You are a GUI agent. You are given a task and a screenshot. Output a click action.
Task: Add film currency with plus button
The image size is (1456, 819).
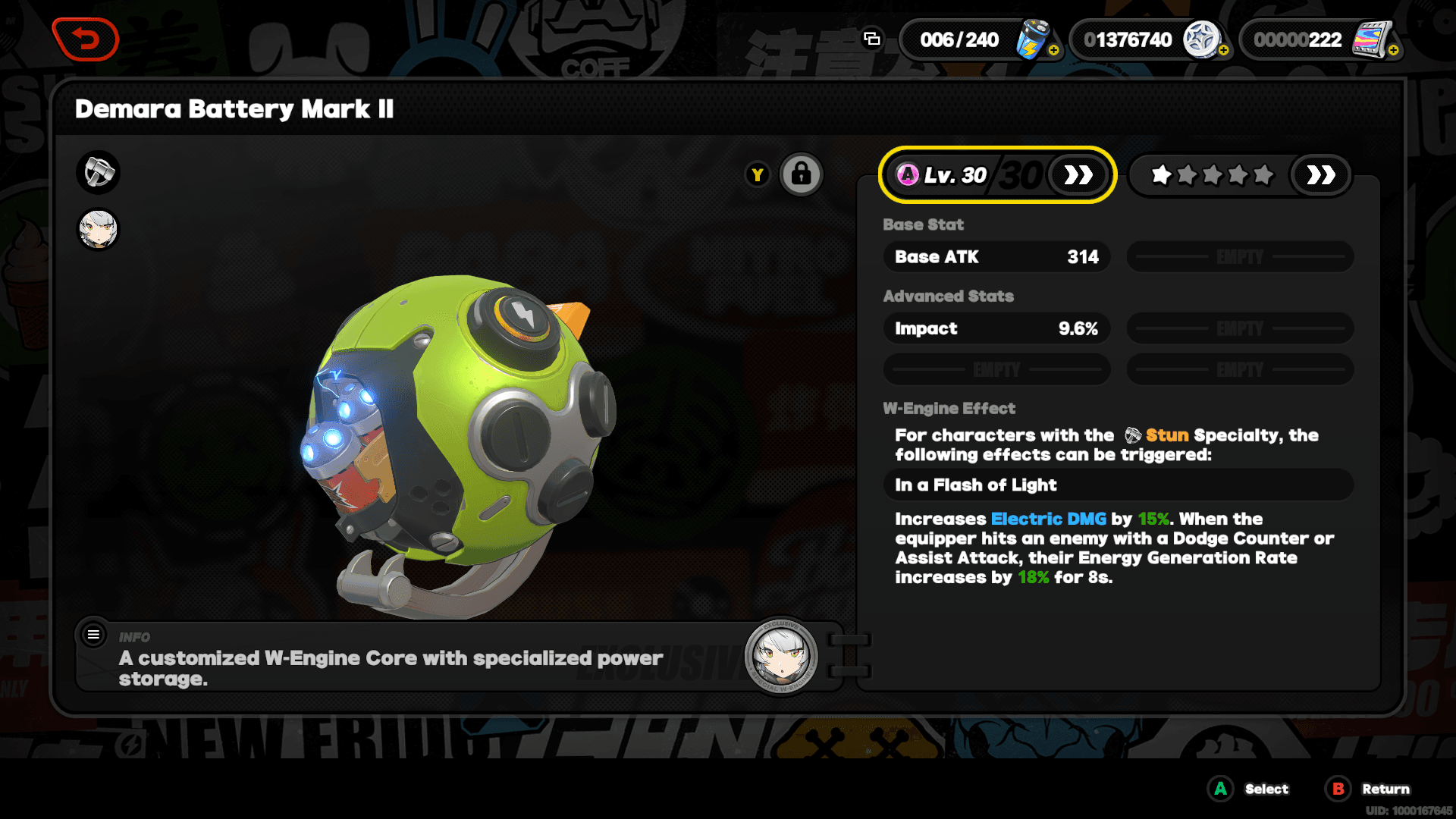point(1393,50)
